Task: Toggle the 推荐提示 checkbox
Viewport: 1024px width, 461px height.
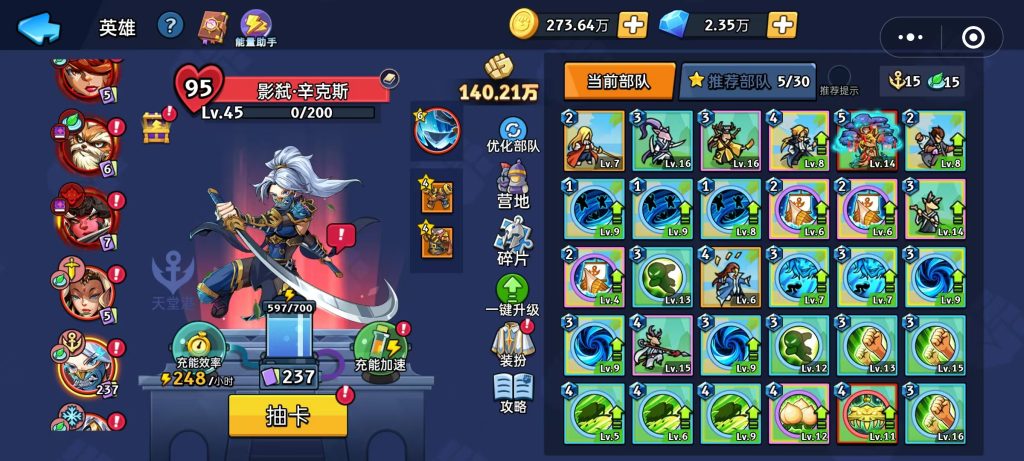Action: (x=840, y=76)
